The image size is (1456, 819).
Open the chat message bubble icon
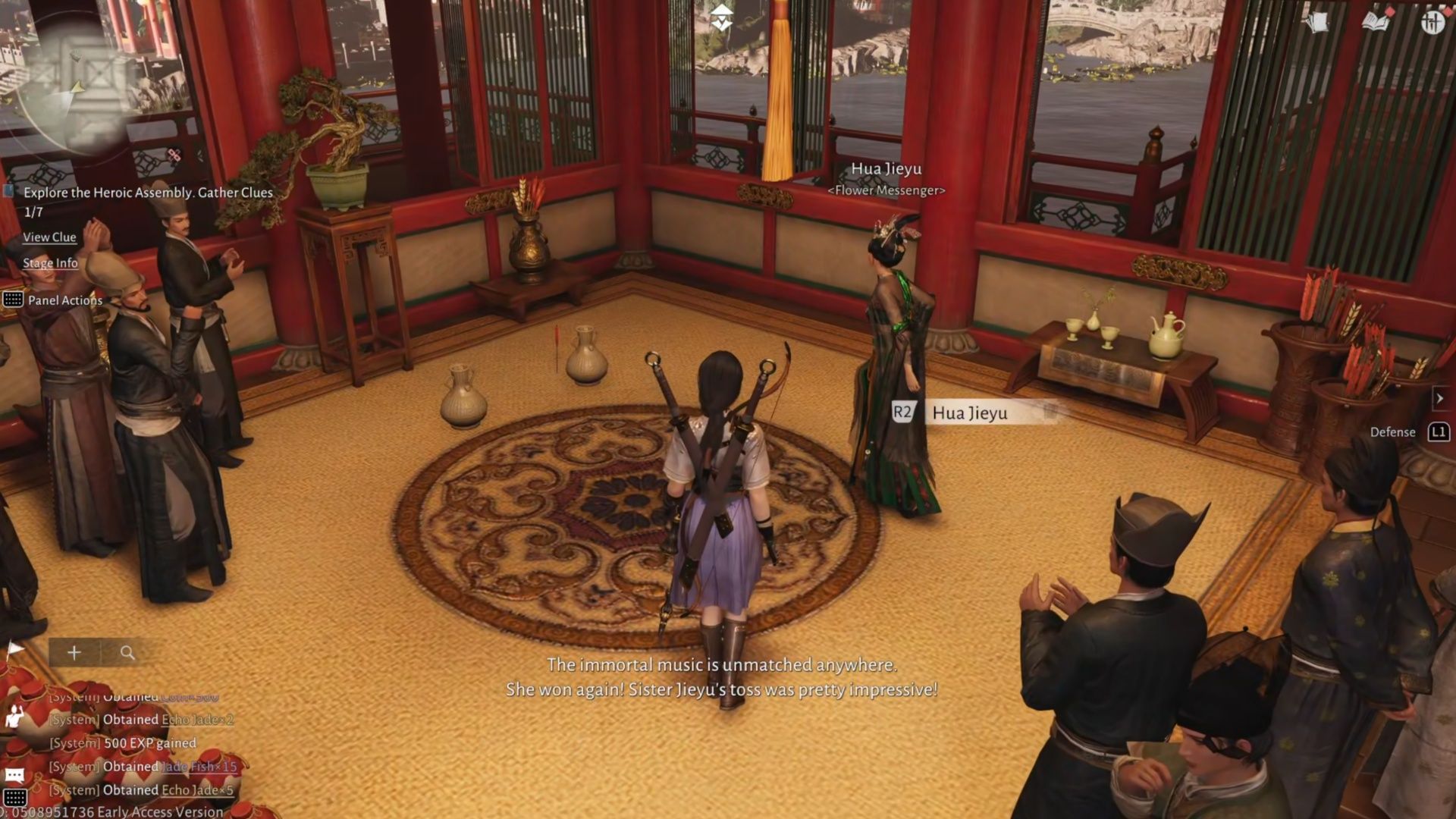[x=15, y=774]
